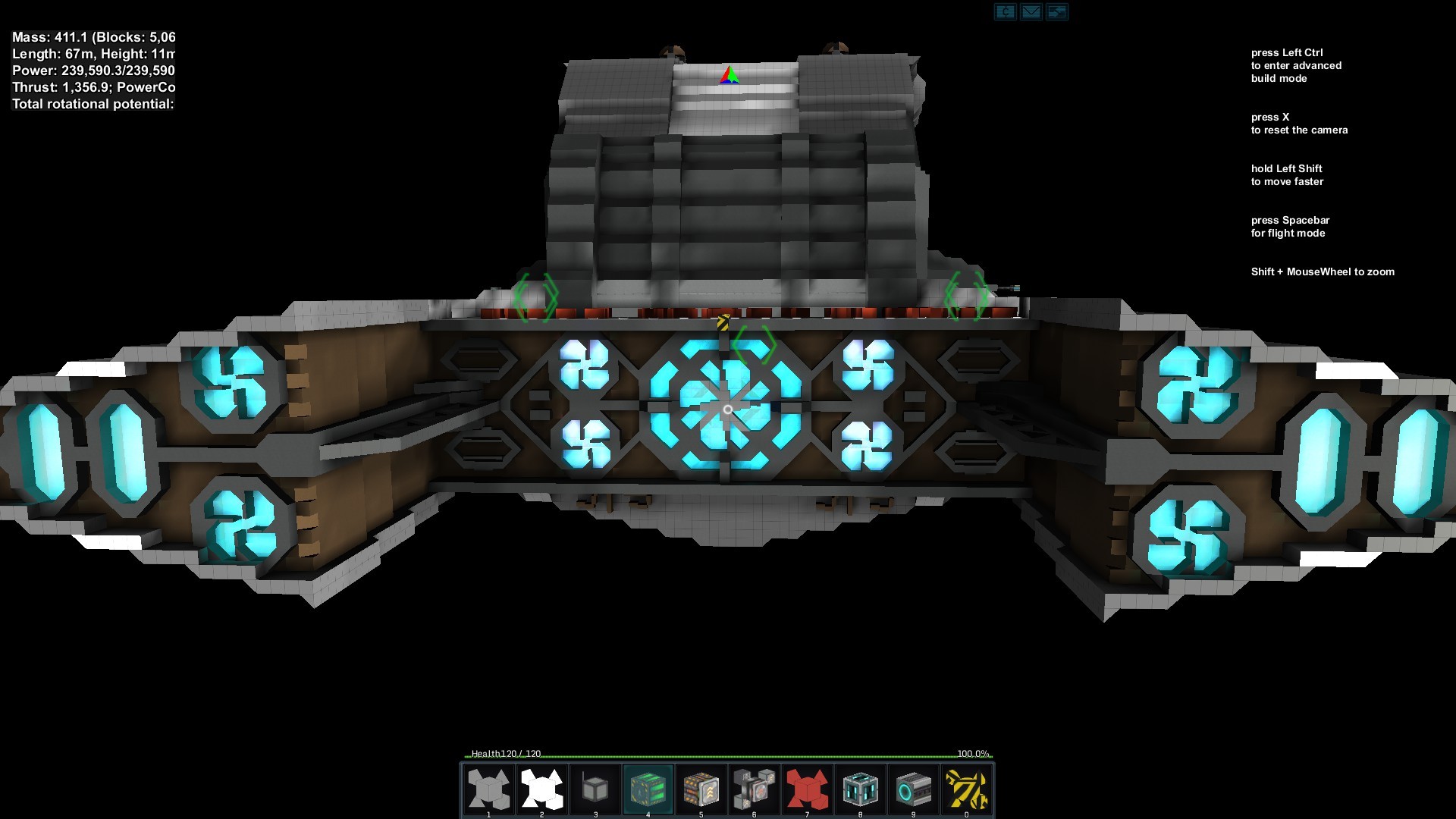
Task: Select the cyan ring block in slot 9
Action: click(x=913, y=789)
